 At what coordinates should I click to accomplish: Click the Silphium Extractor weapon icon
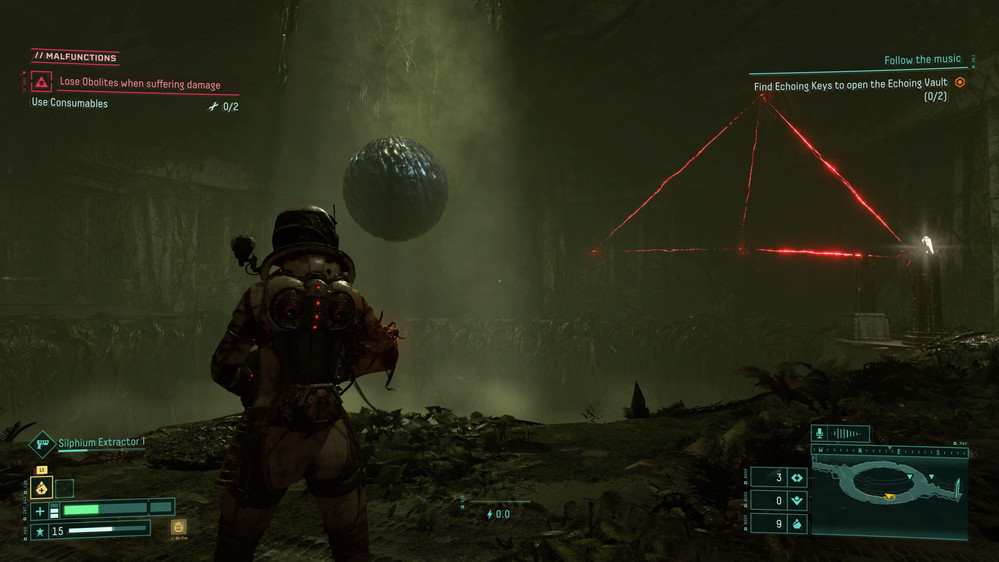click(x=42, y=443)
